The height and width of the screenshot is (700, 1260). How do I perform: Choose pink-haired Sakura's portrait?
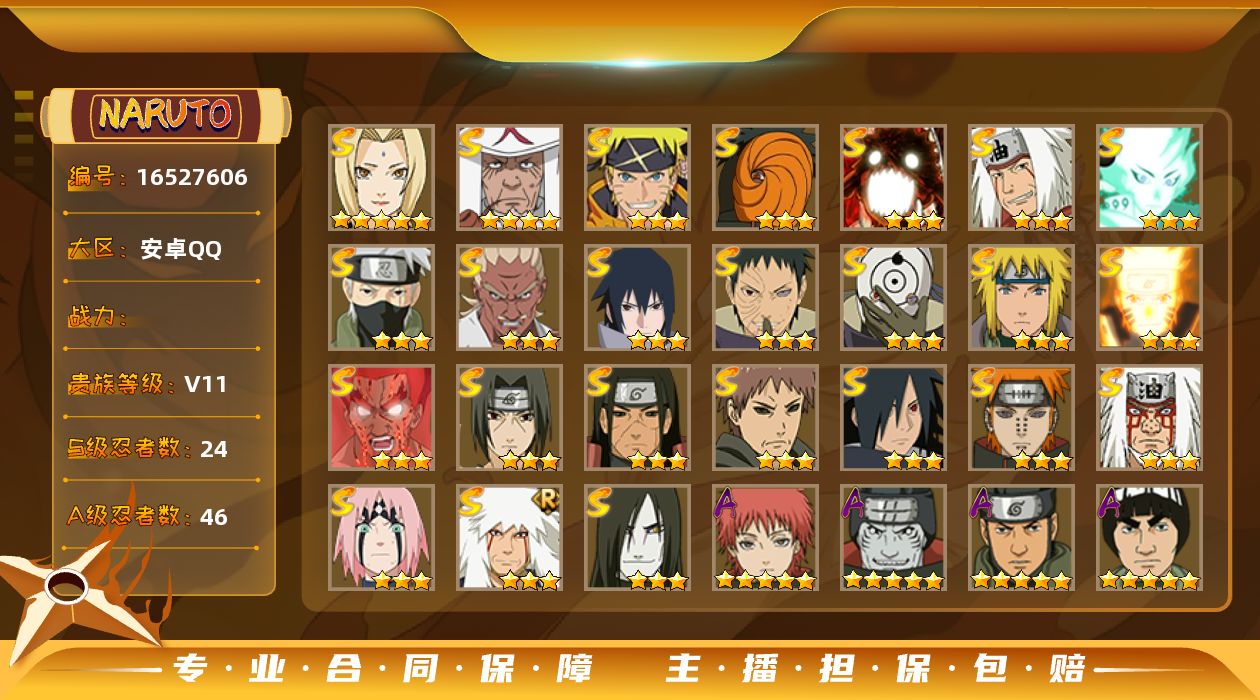pyautogui.click(x=381, y=538)
